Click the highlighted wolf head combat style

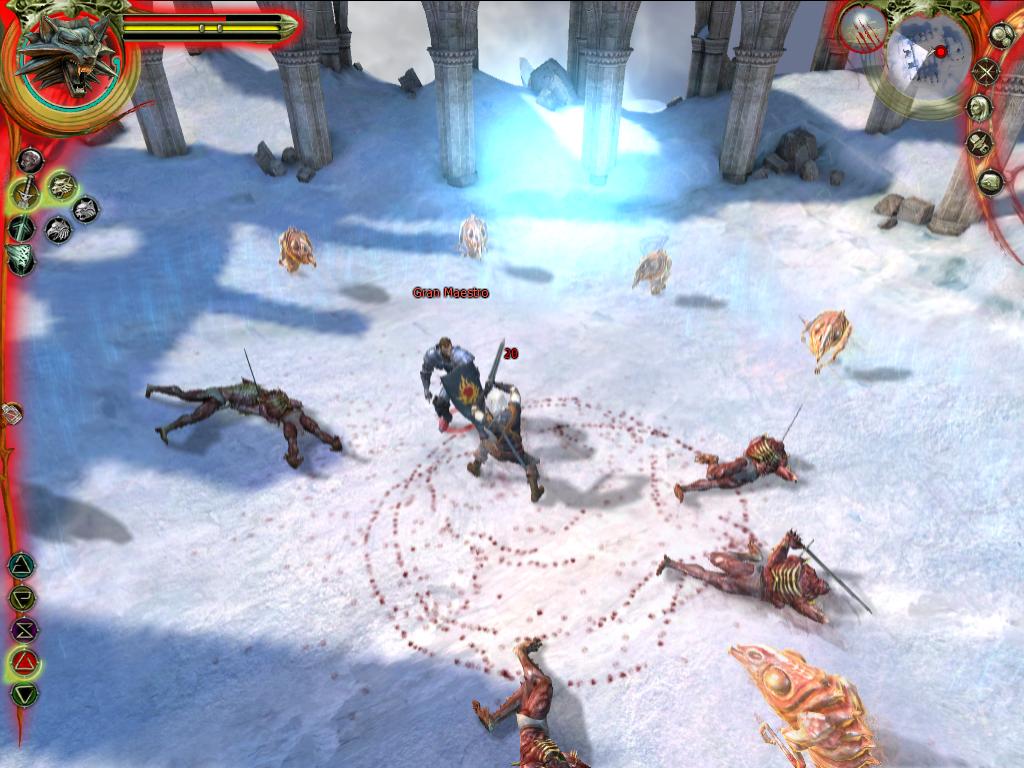(x=62, y=185)
